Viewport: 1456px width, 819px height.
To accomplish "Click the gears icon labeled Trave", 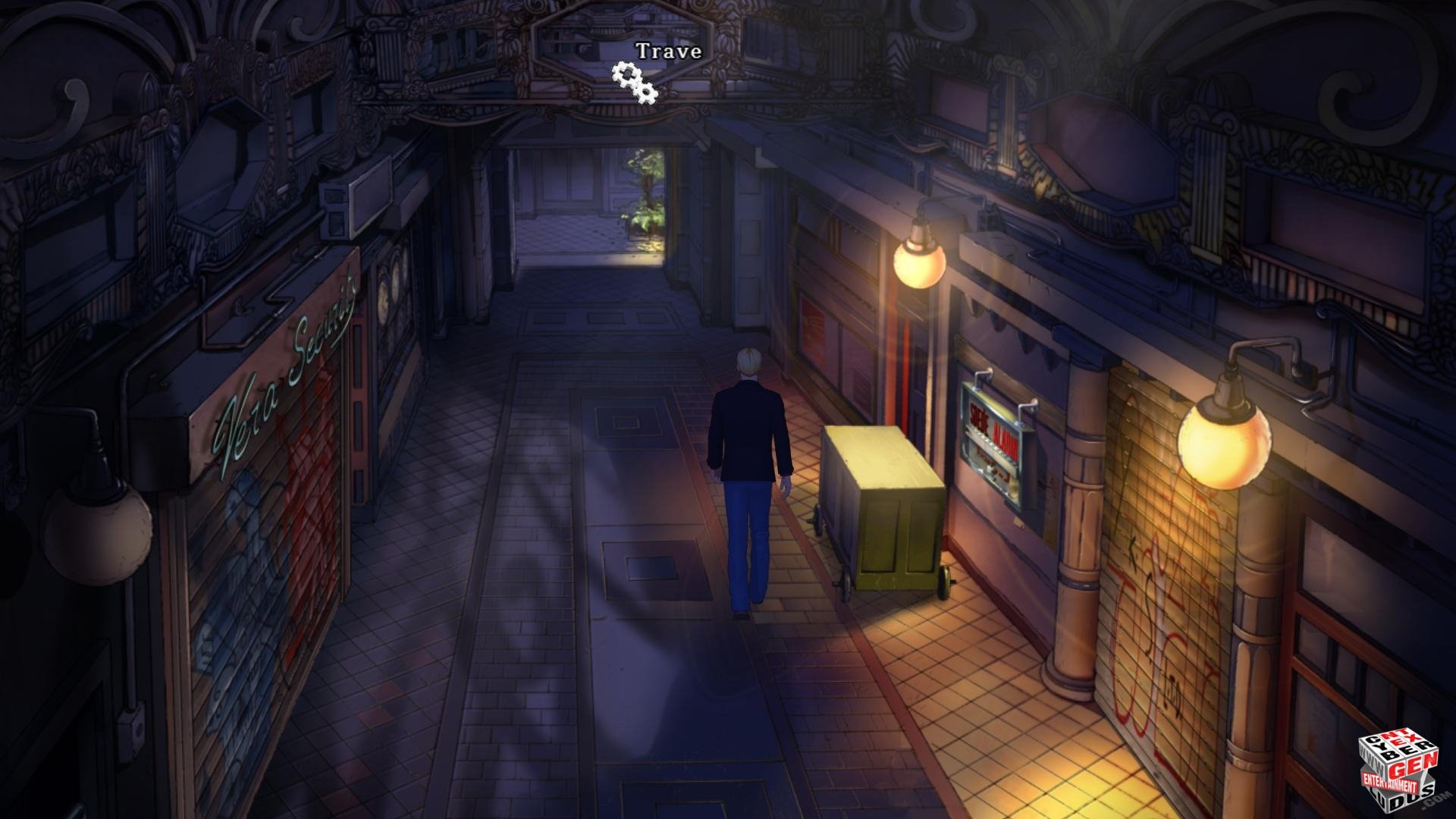I will pyautogui.click(x=635, y=81).
